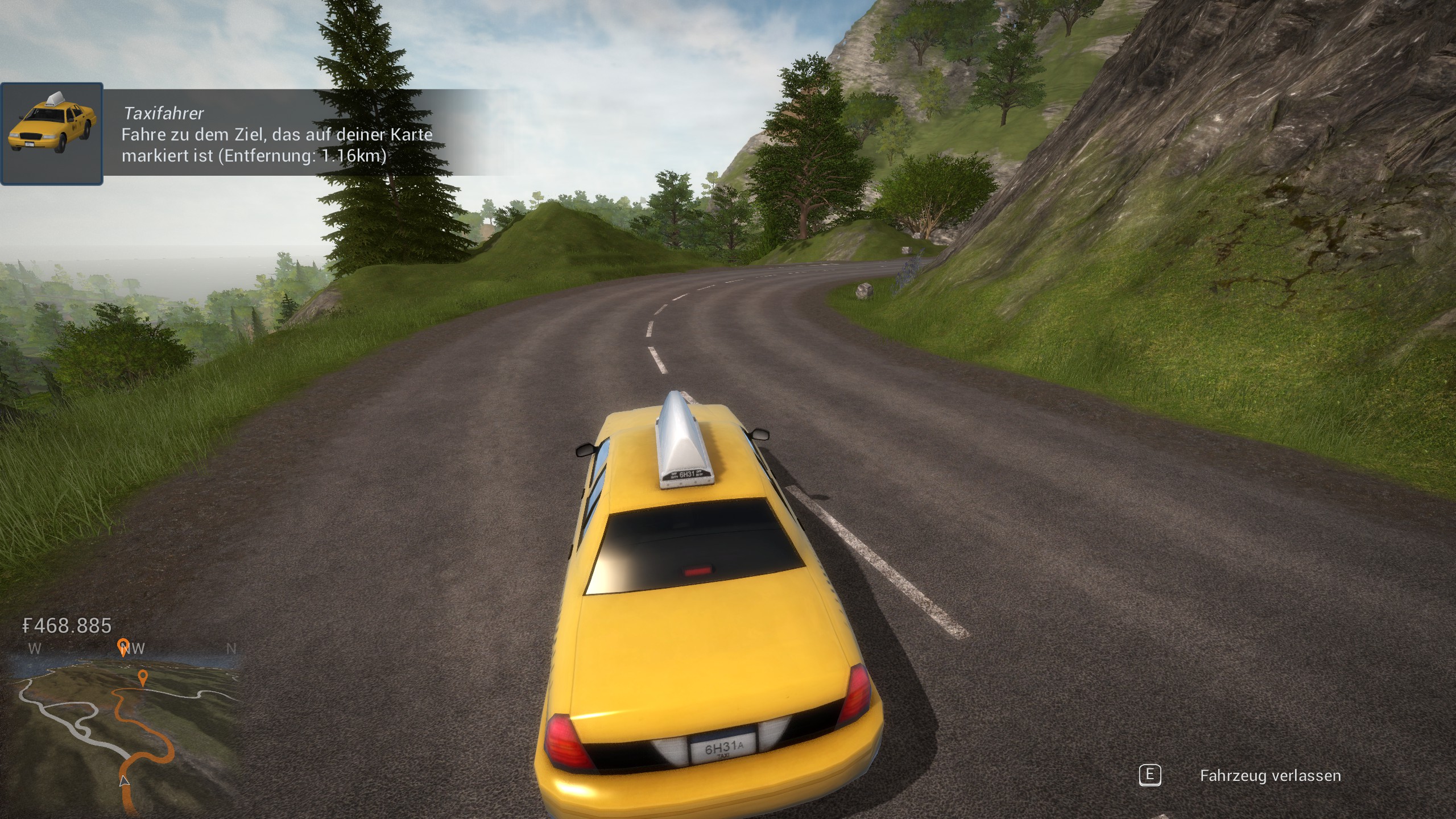
Task: Select the orange destination marker on minimap
Action: click(143, 678)
